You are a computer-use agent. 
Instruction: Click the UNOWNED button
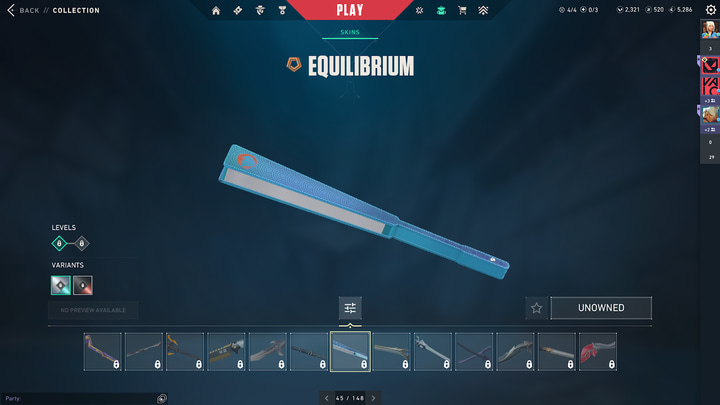[600, 308]
